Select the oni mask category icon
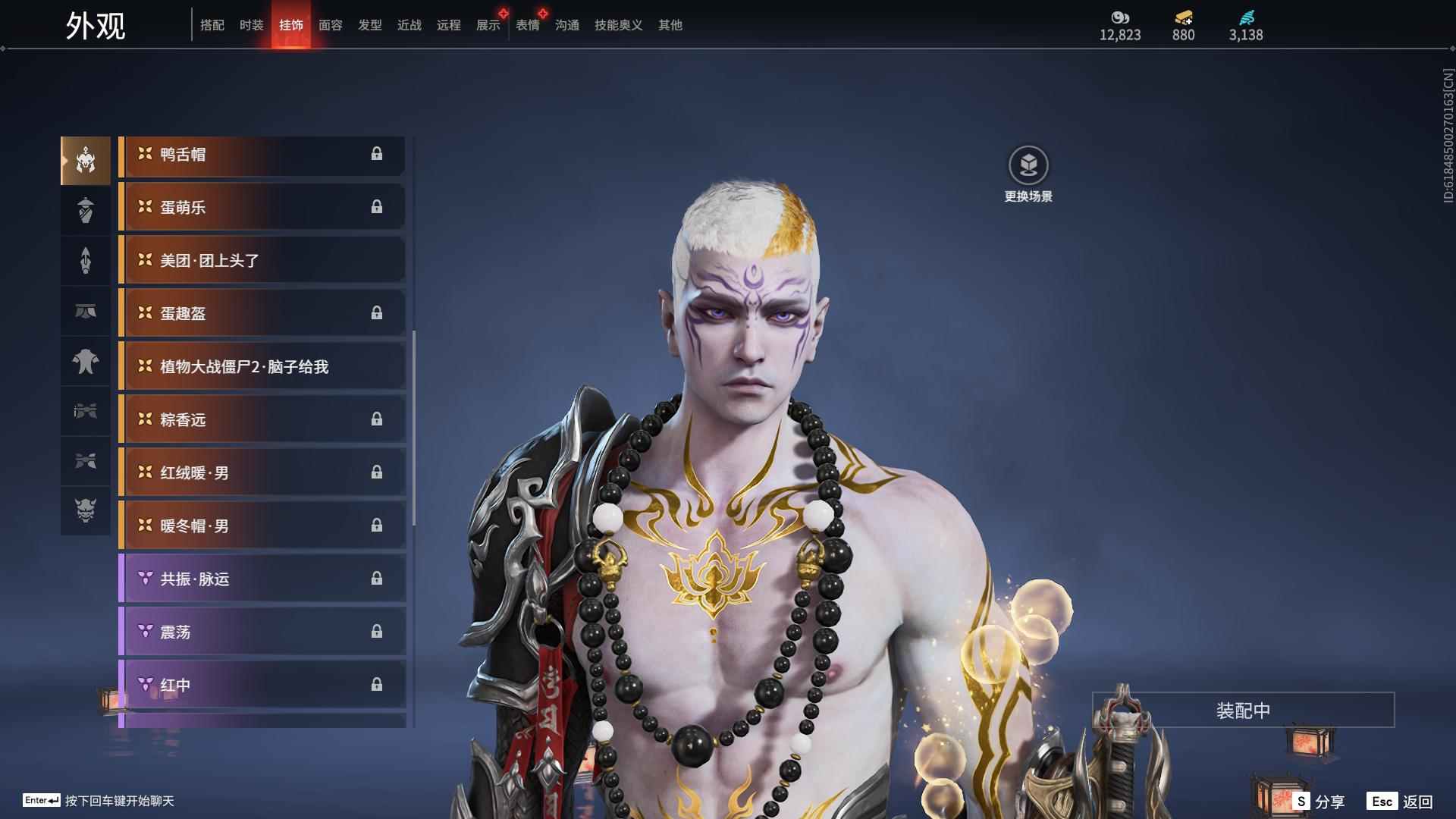 tap(86, 510)
